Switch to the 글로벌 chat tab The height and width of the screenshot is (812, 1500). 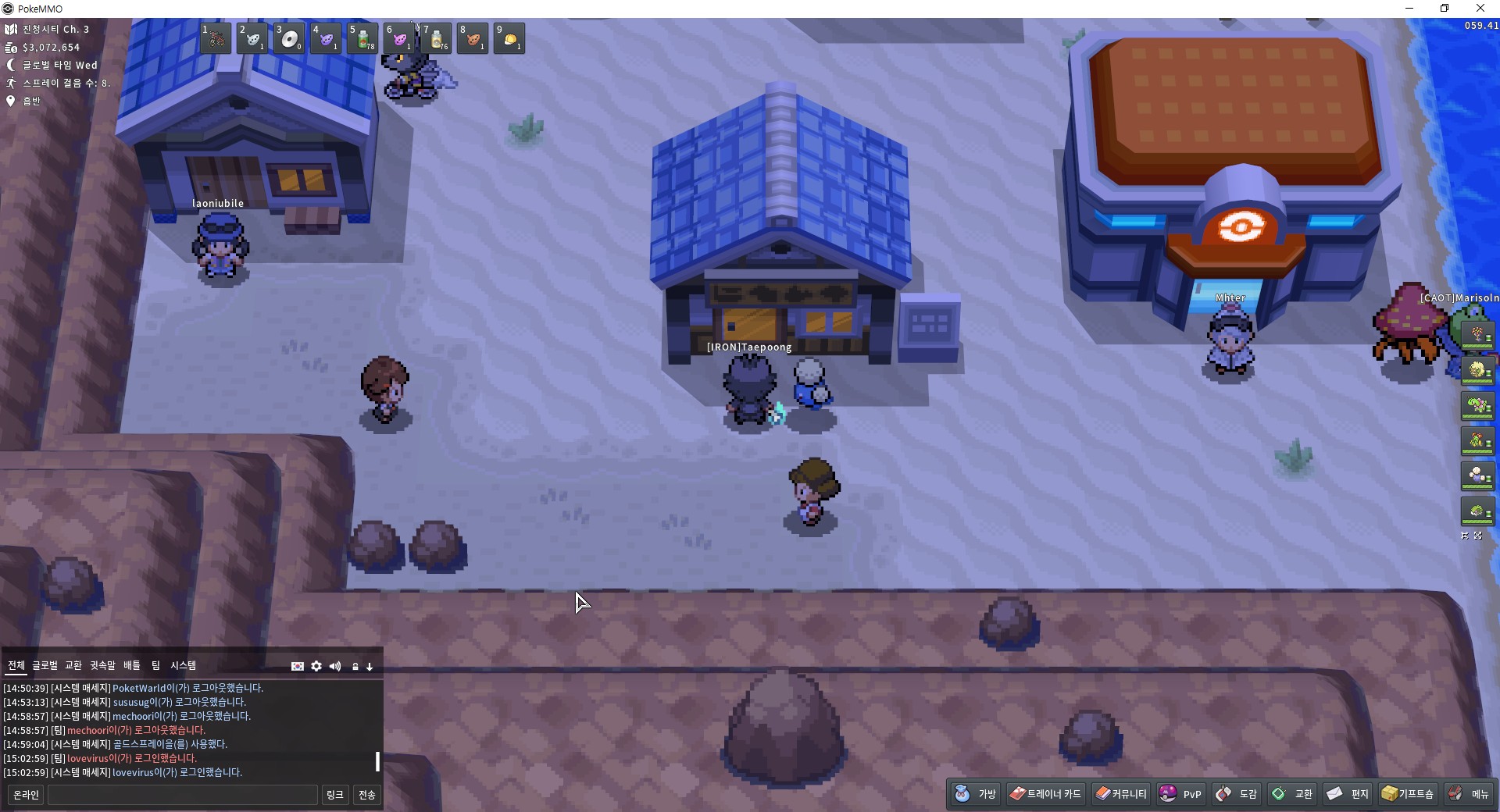[x=45, y=665]
